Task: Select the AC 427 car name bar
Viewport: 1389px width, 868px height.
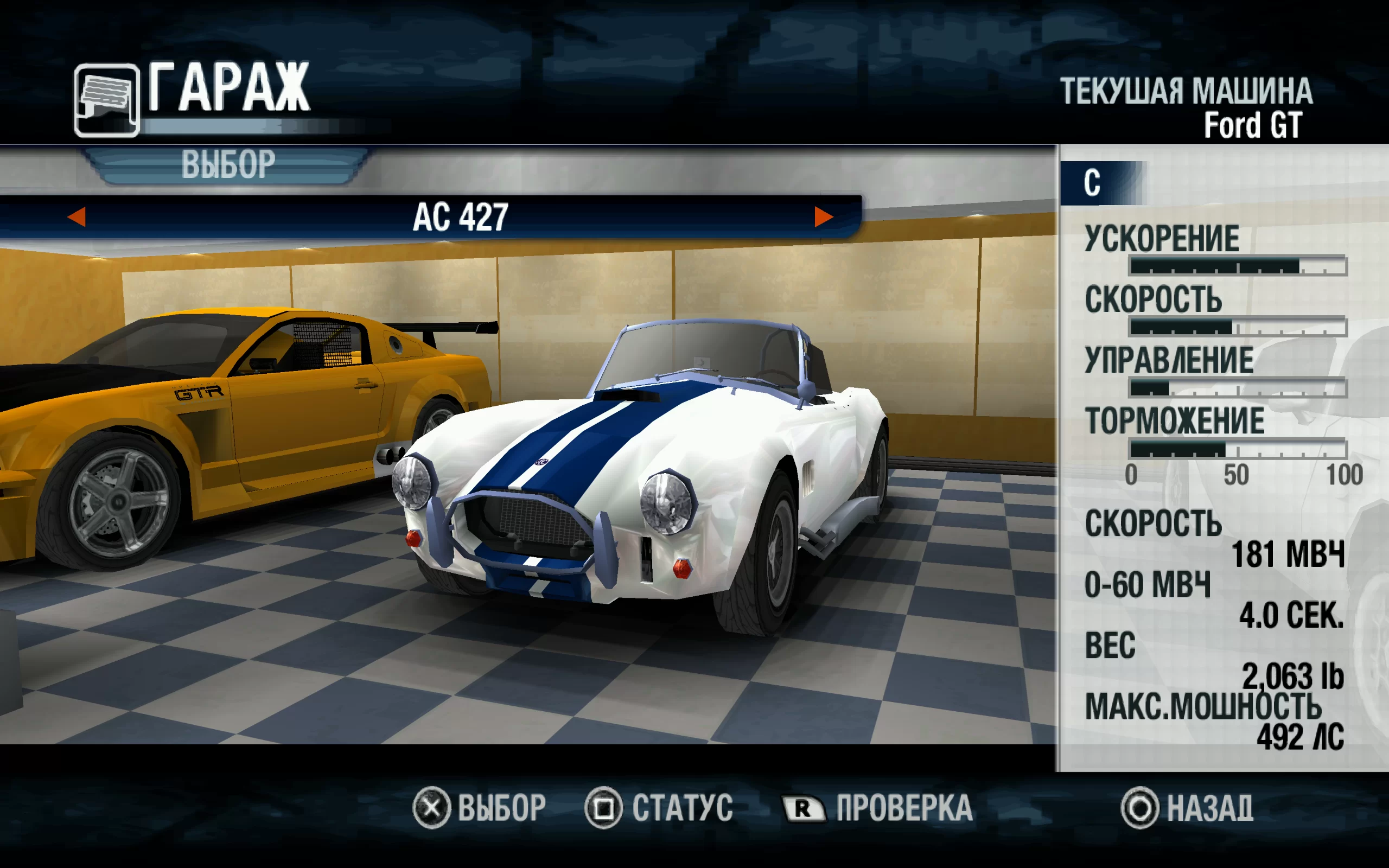Action: [460, 218]
